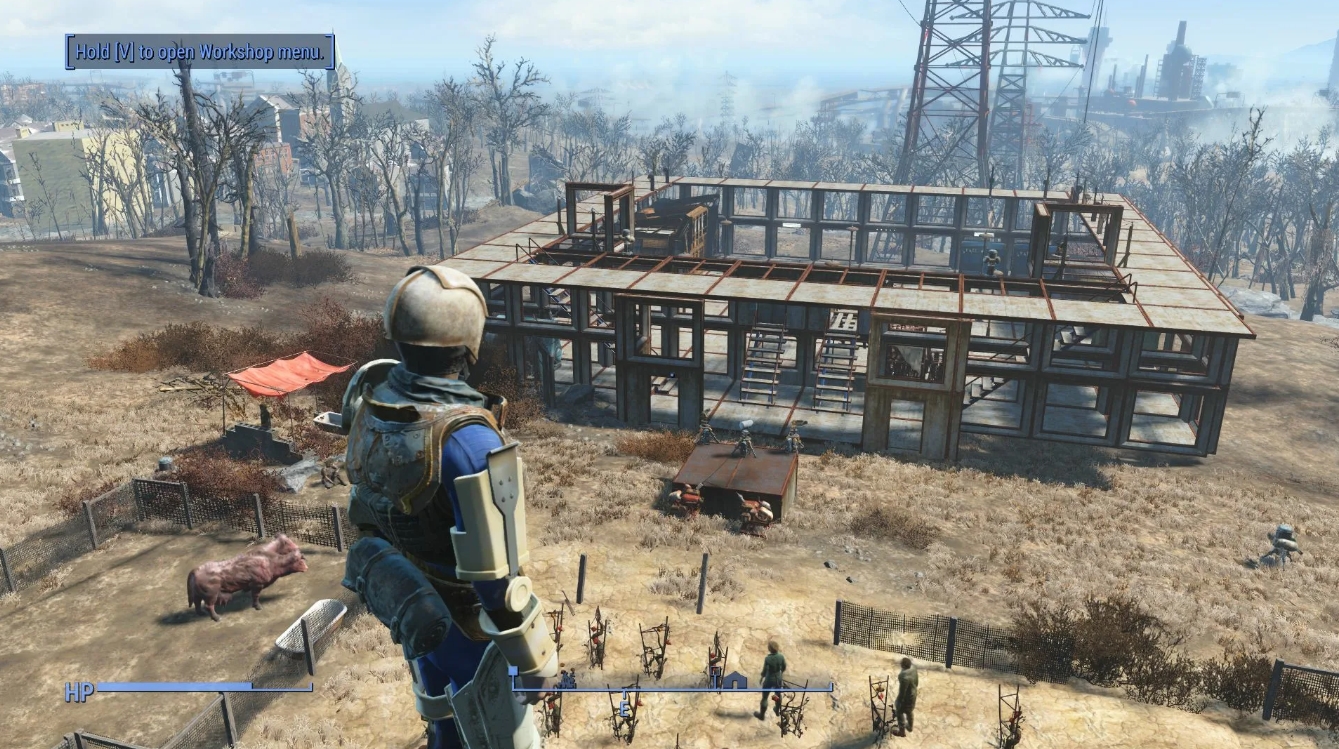Click the settlement house icon on the compass
The width and height of the screenshot is (1339, 749).
coord(735,681)
